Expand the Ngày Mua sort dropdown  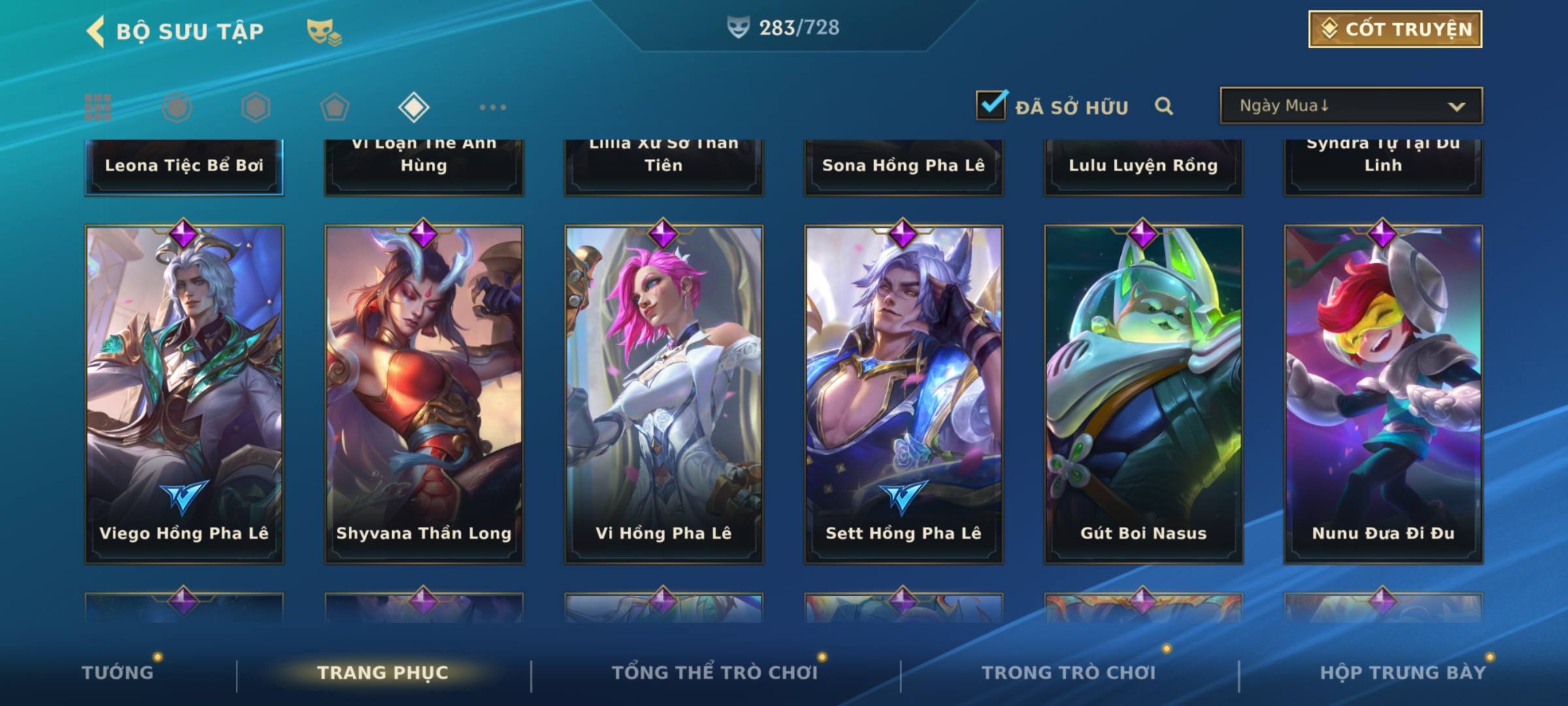click(x=1351, y=106)
